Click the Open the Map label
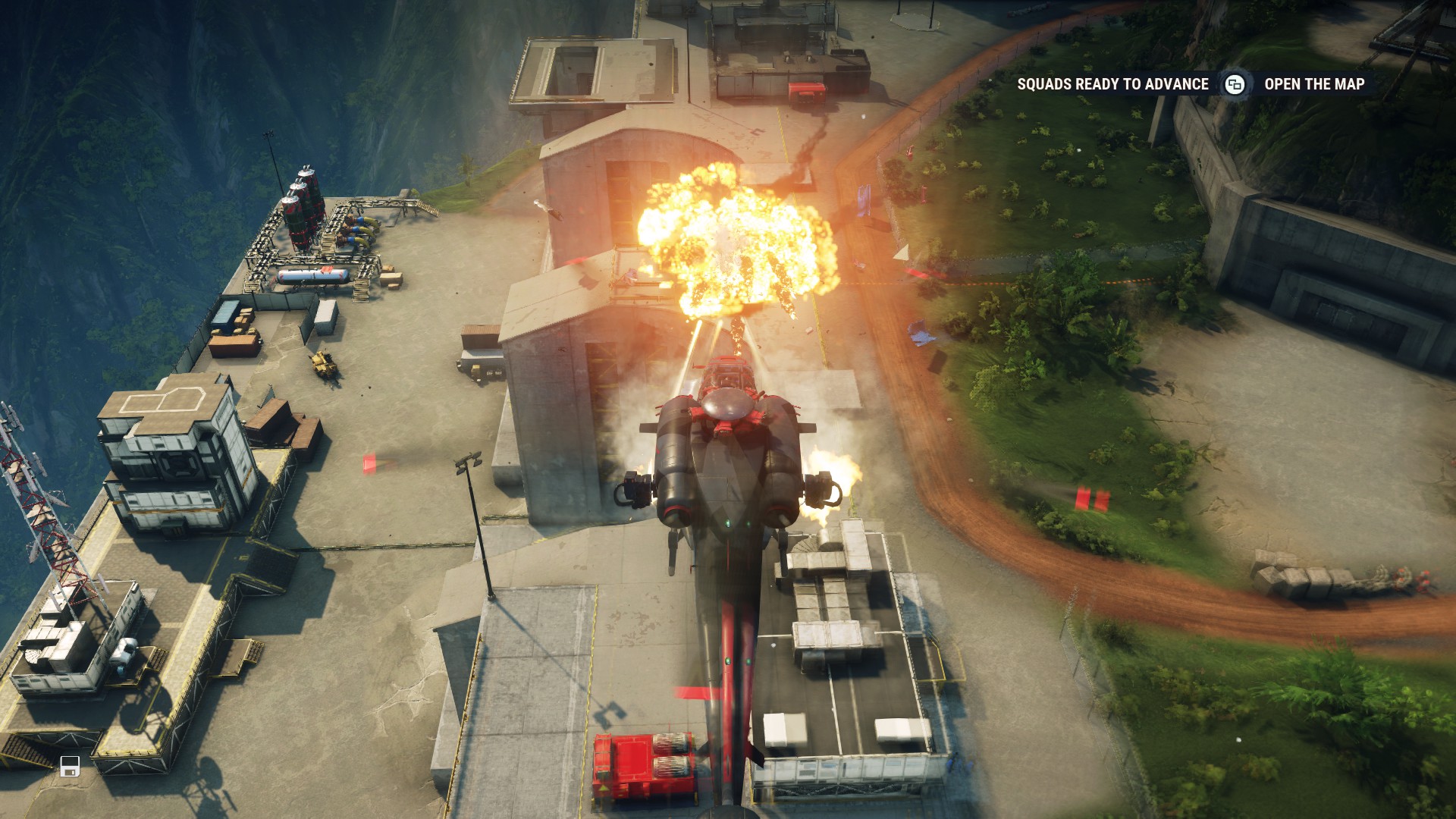This screenshot has width=1456, height=819. point(1313,84)
